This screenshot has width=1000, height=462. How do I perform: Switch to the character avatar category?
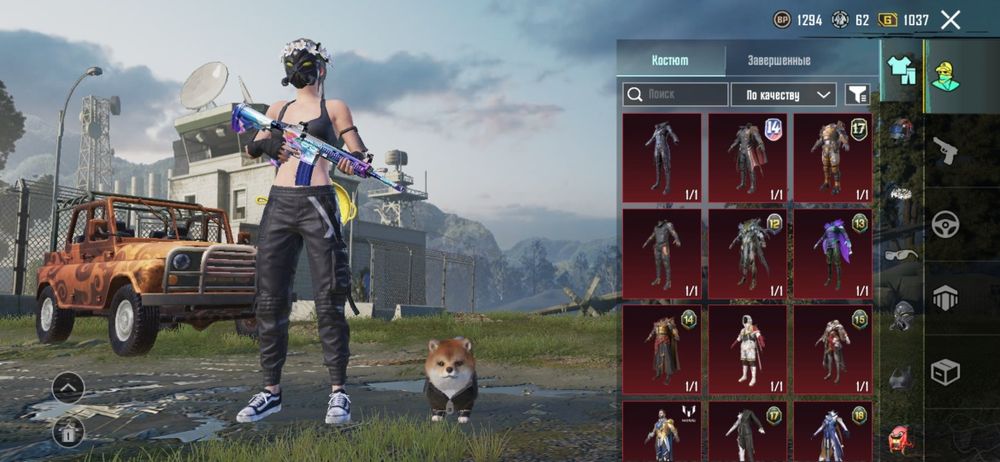(x=945, y=73)
